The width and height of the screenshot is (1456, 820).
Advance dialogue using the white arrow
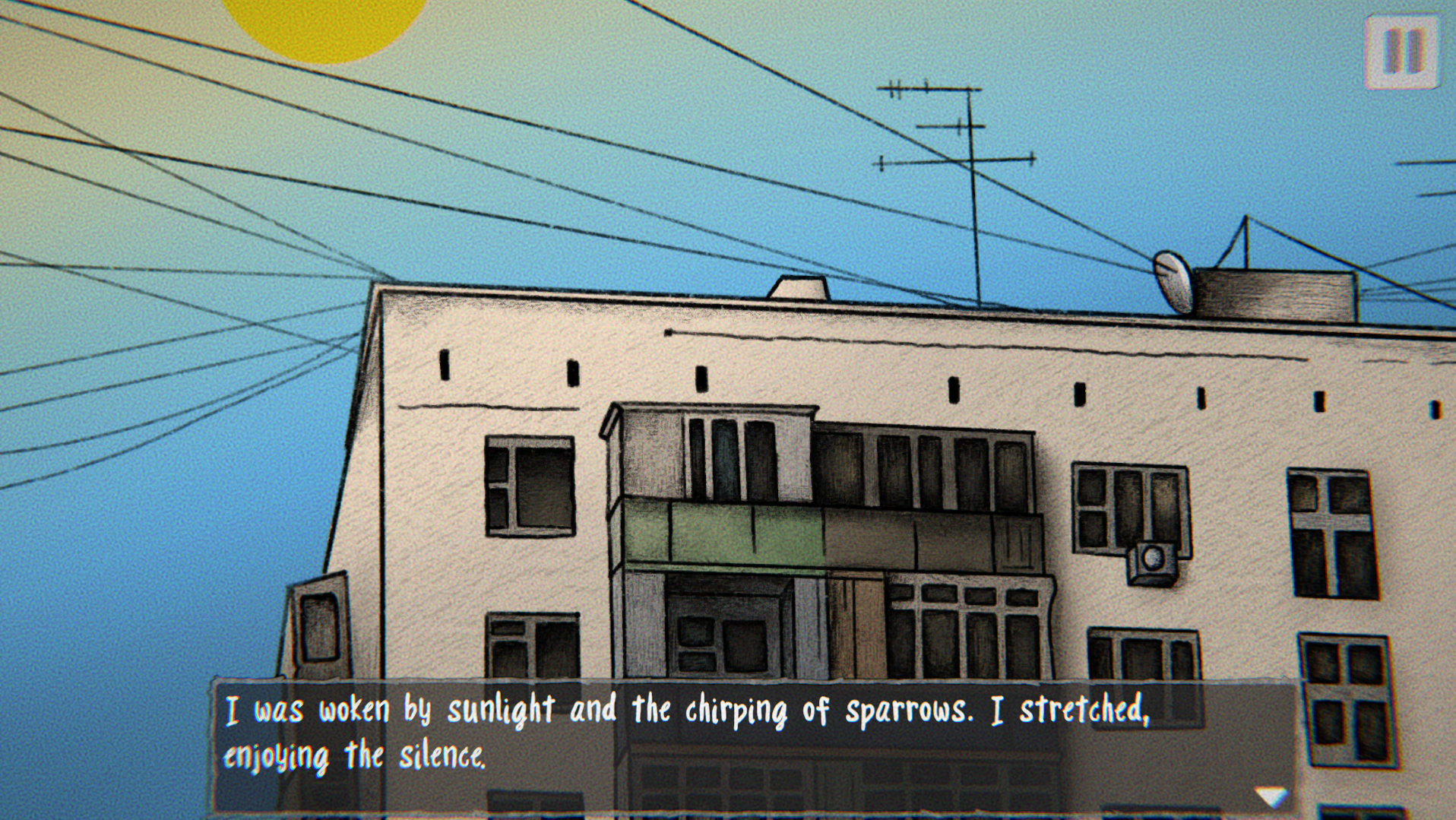coord(1271,796)
